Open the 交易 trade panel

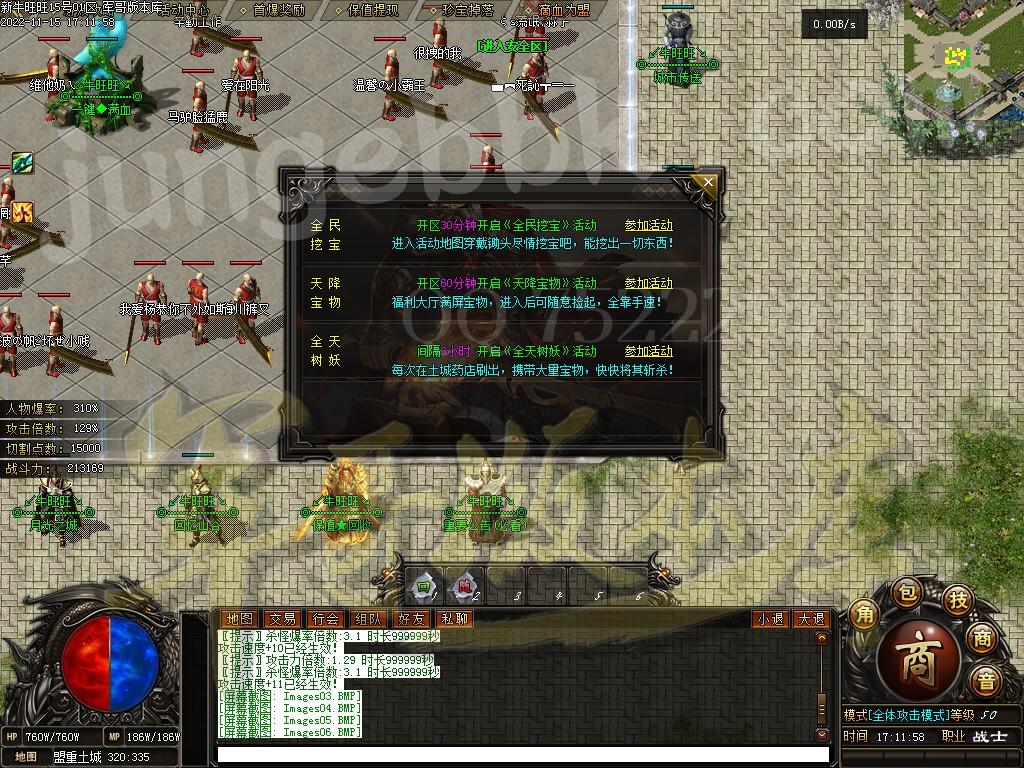(x=281, y=619)
